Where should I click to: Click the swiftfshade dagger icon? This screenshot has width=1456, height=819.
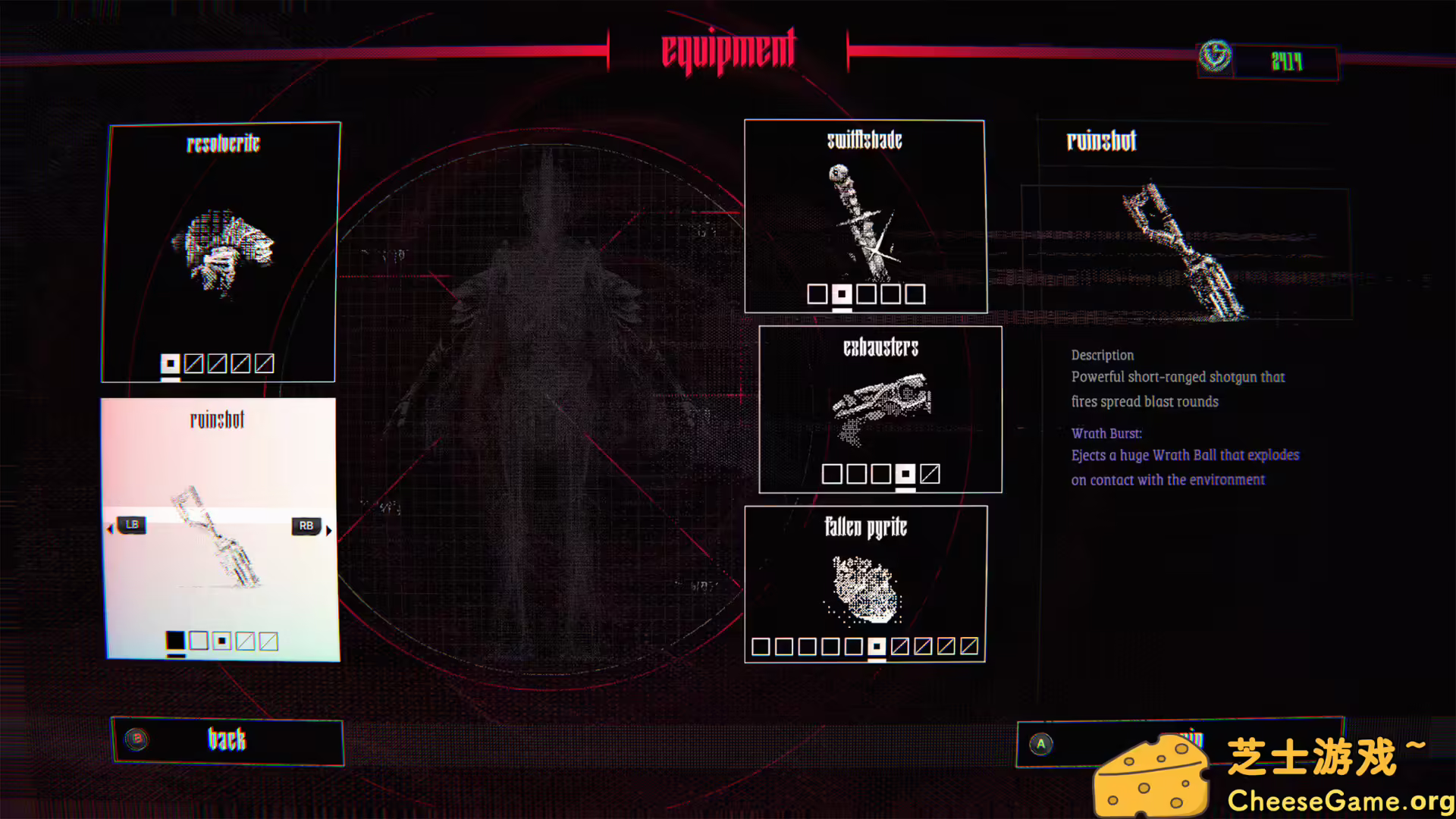click(x=864, y=220)
